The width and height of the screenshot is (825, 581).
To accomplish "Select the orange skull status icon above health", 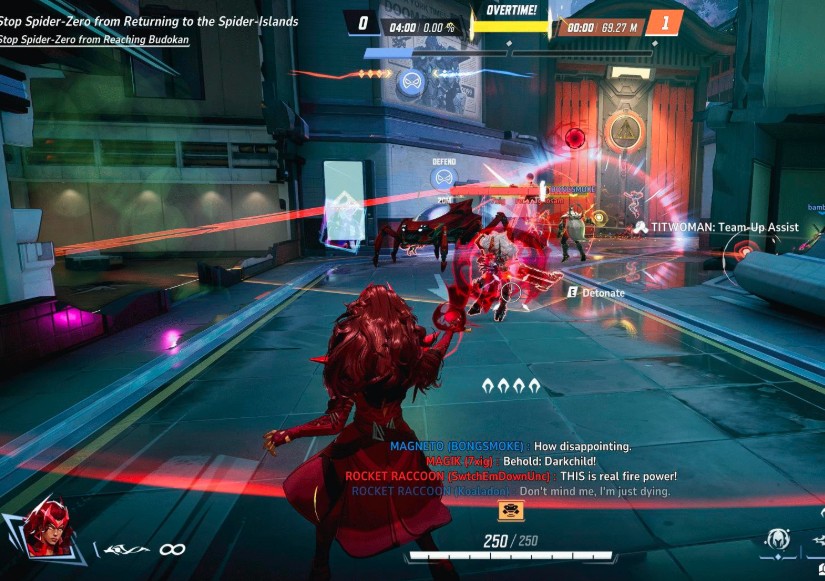I will (x=511, y=511).
